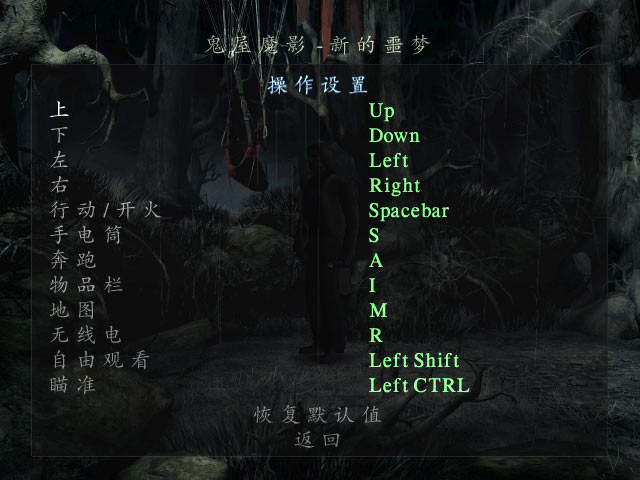Choose the 无线电 radio entry

(x=85, y=336)
